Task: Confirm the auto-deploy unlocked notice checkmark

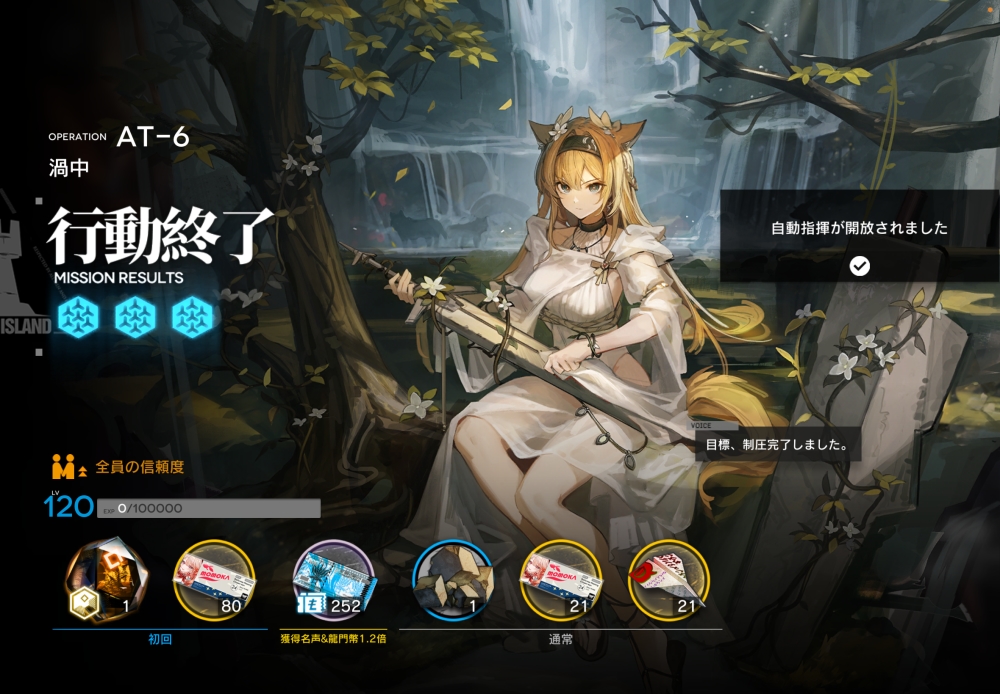Action: coord(859,265)
